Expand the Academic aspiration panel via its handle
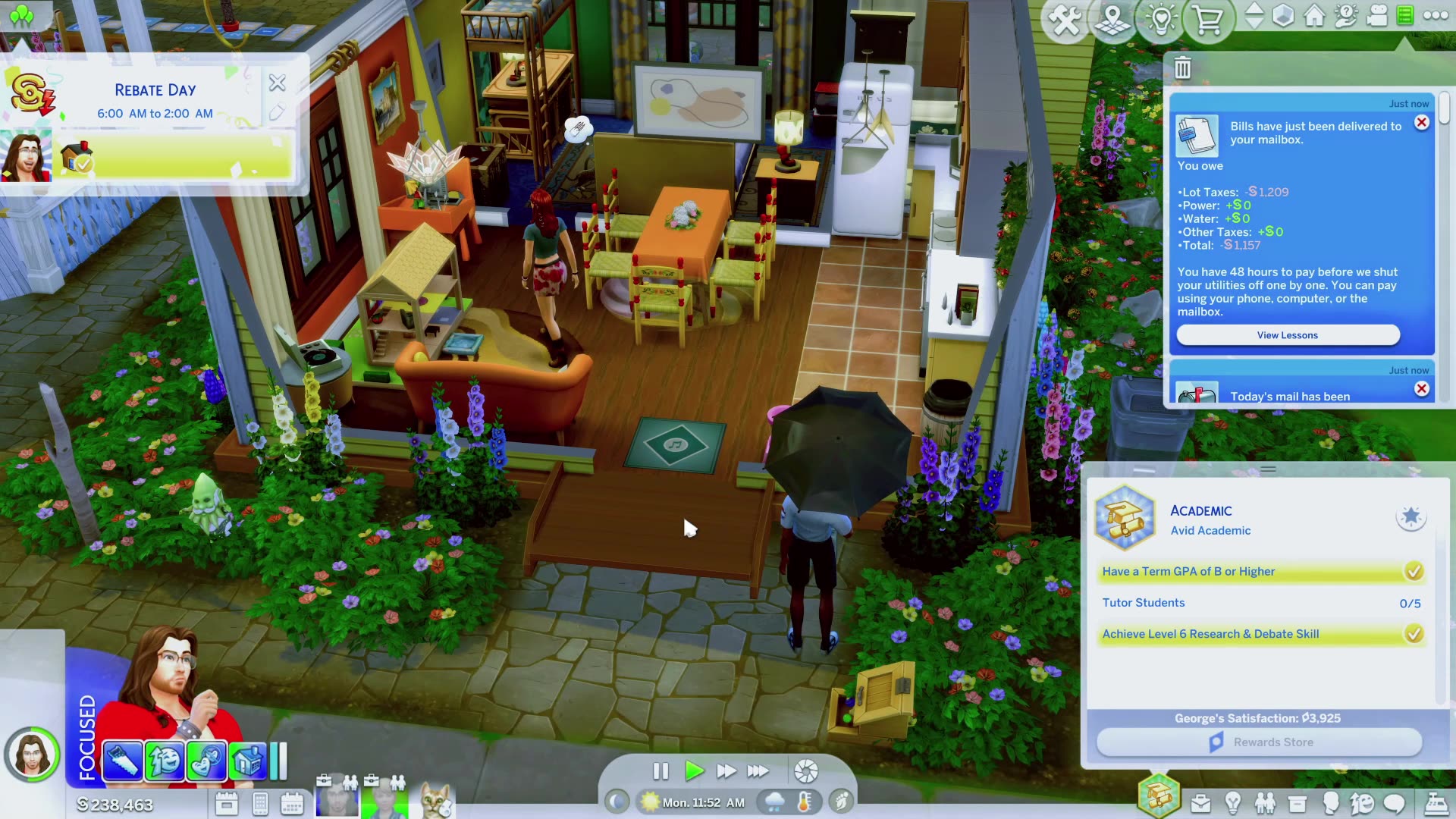1456x819 pixels. click(1266, 469)
